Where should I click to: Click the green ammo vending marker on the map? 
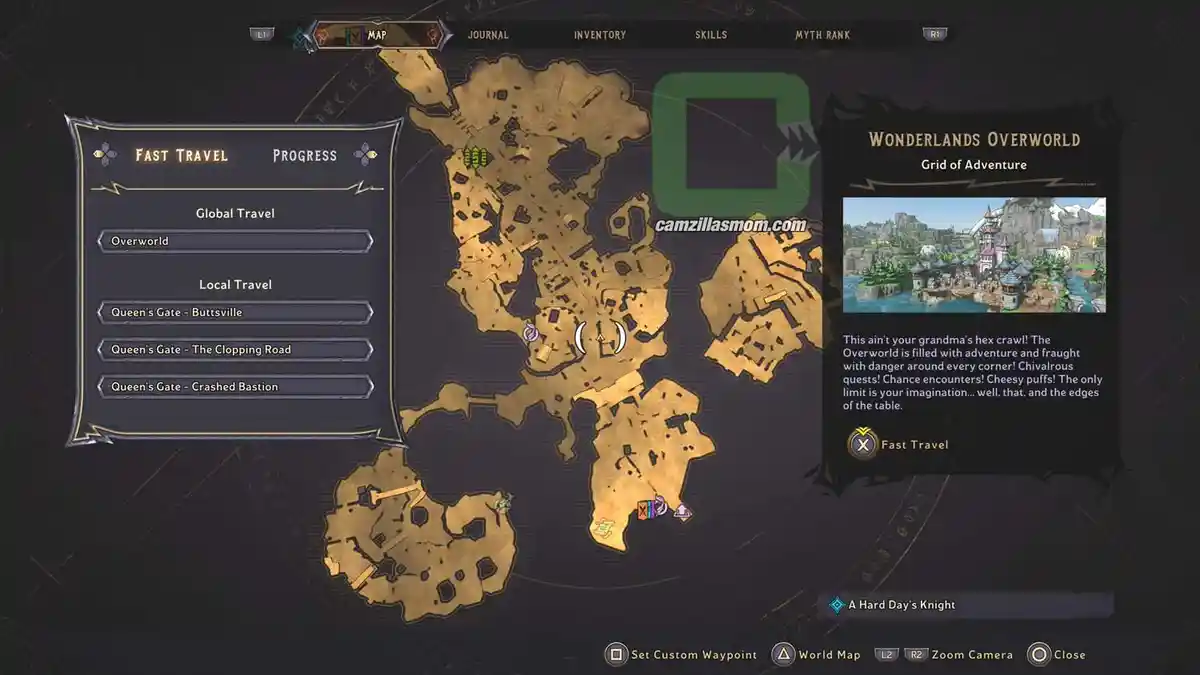point(475,157)
